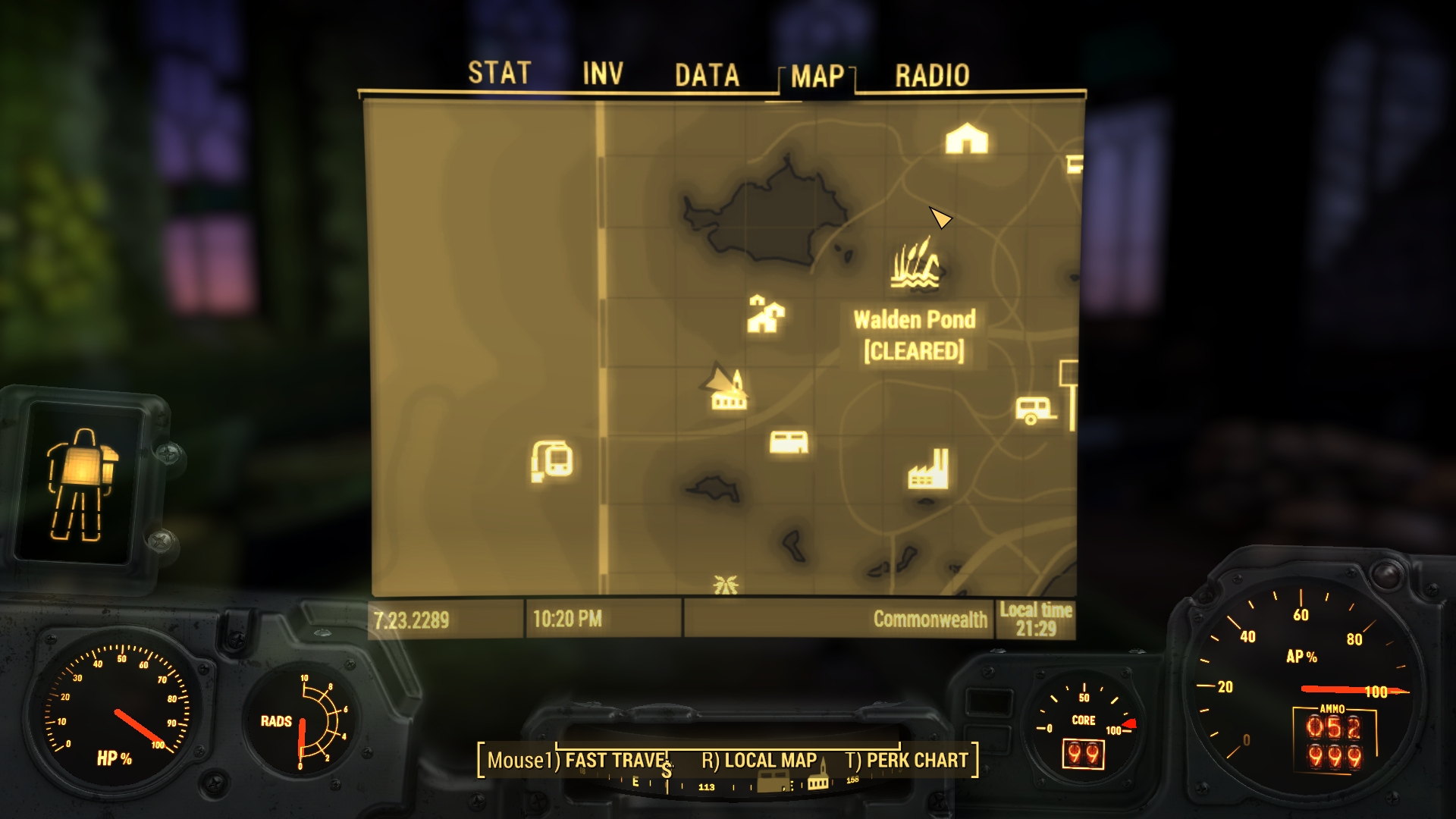
Task: Open the PERK CHART
Action: coord(918,759)
